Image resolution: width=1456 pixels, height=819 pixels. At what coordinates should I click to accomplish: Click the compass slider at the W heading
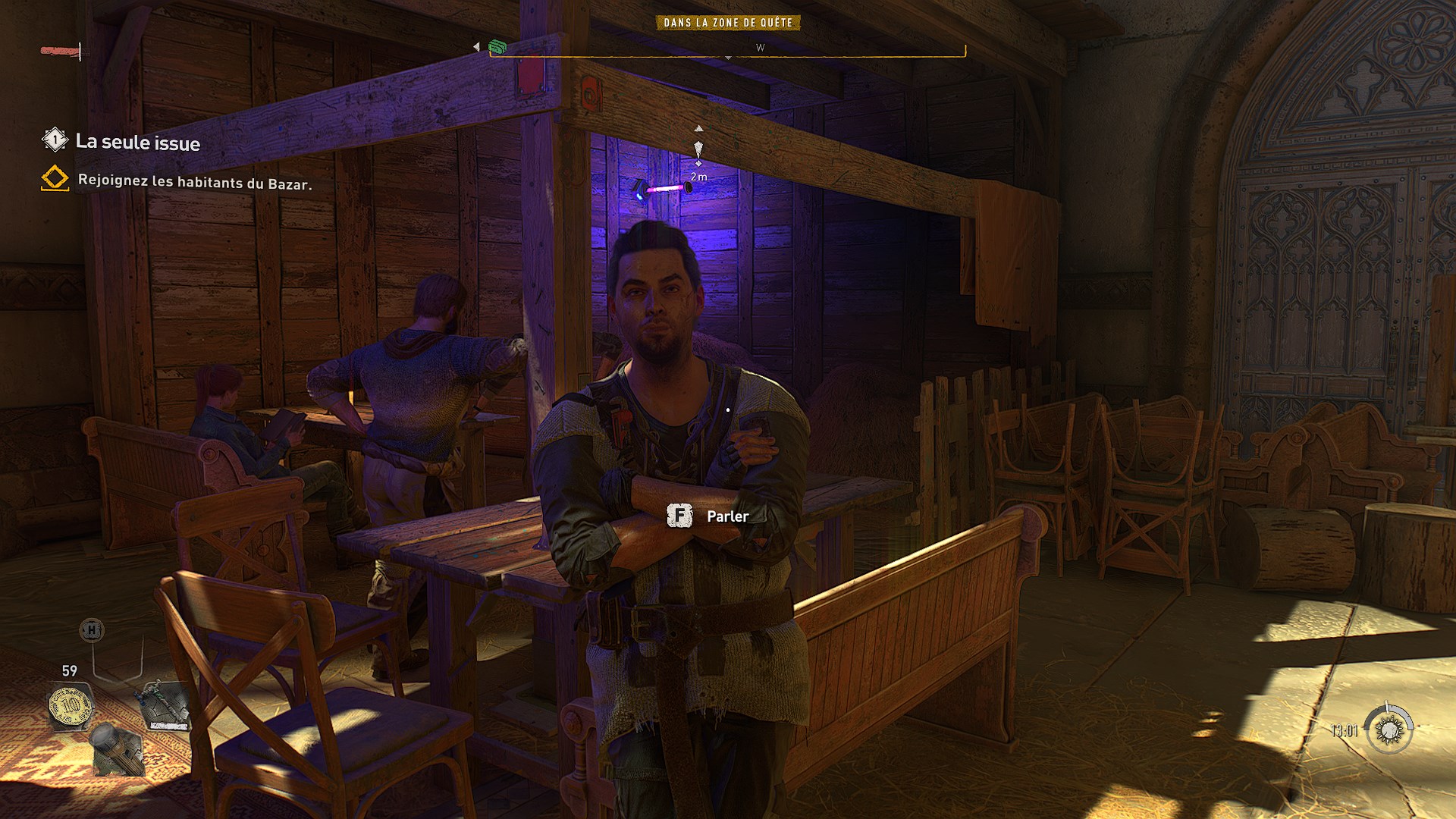(x=760, y=47)
